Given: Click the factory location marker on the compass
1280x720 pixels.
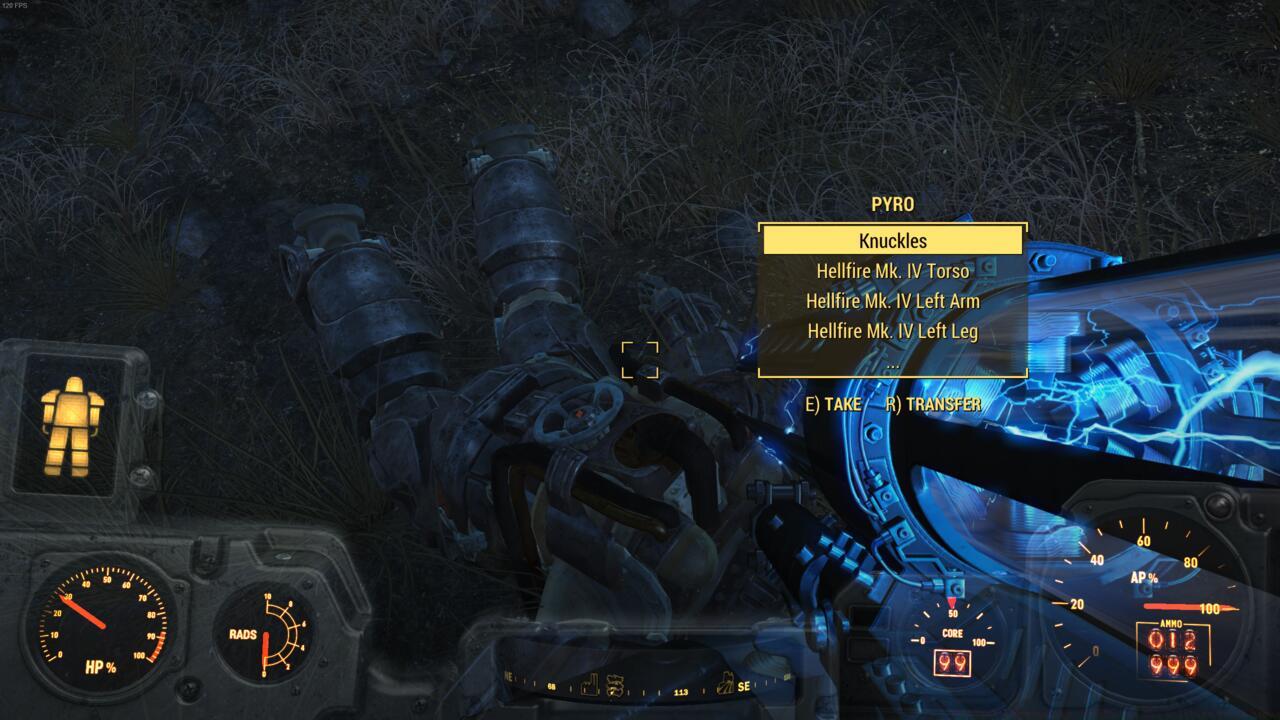Looking at the screenshot, I should [590, 683].
